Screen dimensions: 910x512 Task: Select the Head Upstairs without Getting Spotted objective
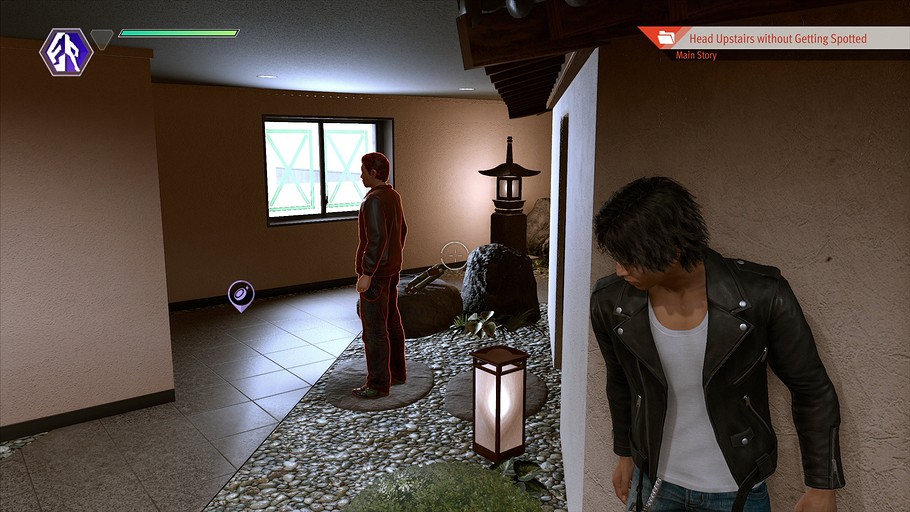pos(777,39)
